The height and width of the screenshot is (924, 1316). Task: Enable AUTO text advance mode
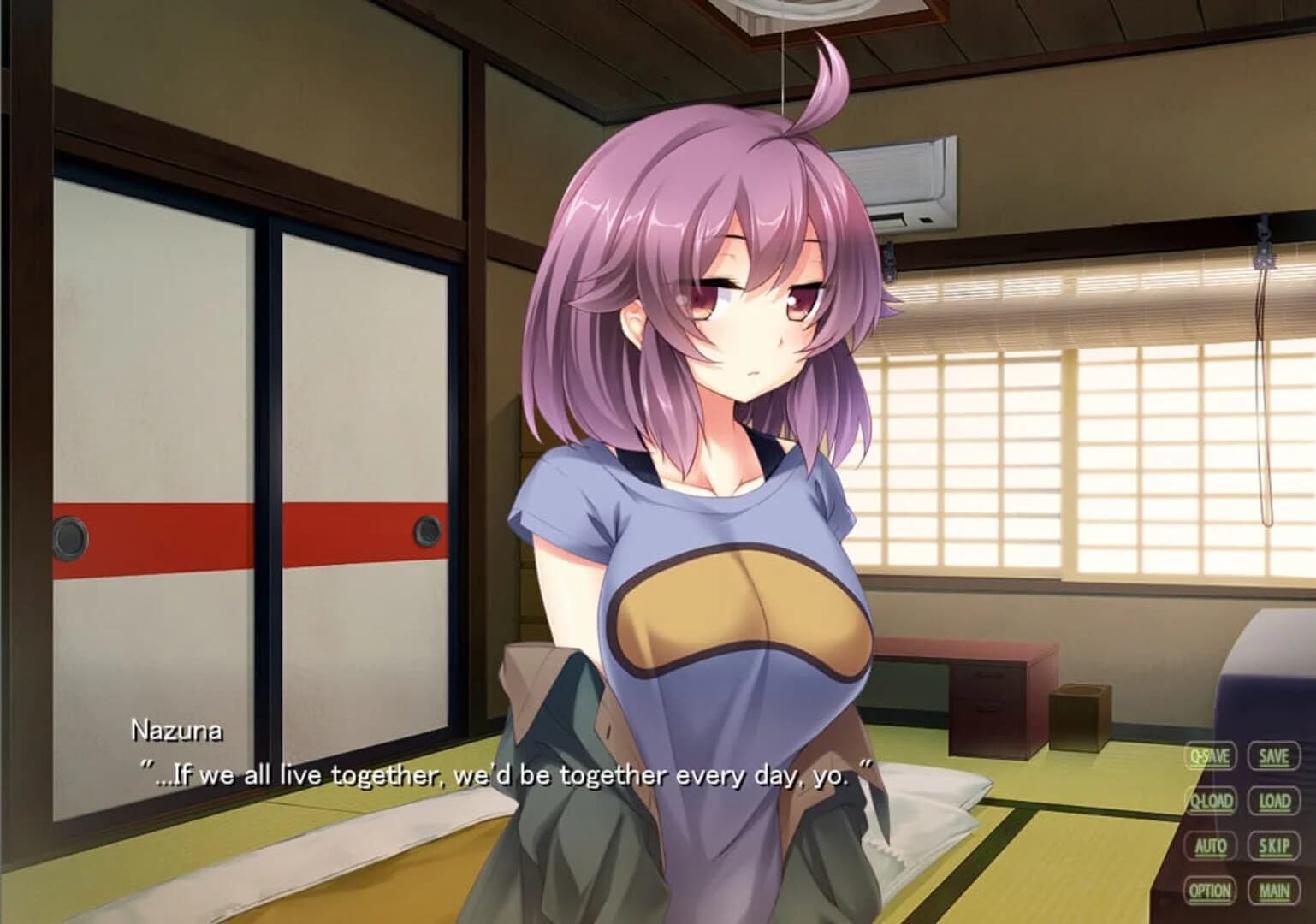[1210, 844]
